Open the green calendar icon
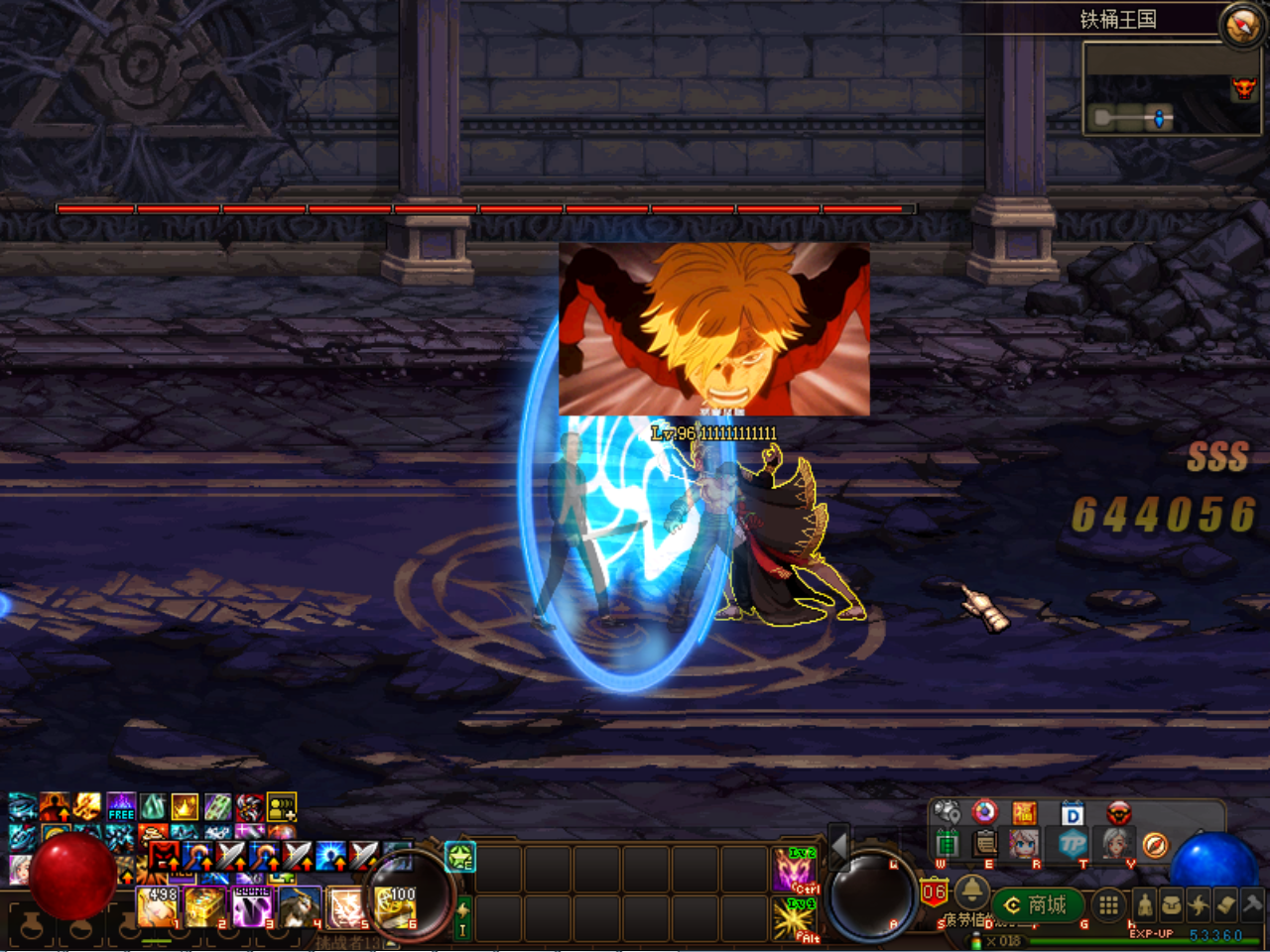The height and width of the screenshot is (952, 1270). (947, 844)
